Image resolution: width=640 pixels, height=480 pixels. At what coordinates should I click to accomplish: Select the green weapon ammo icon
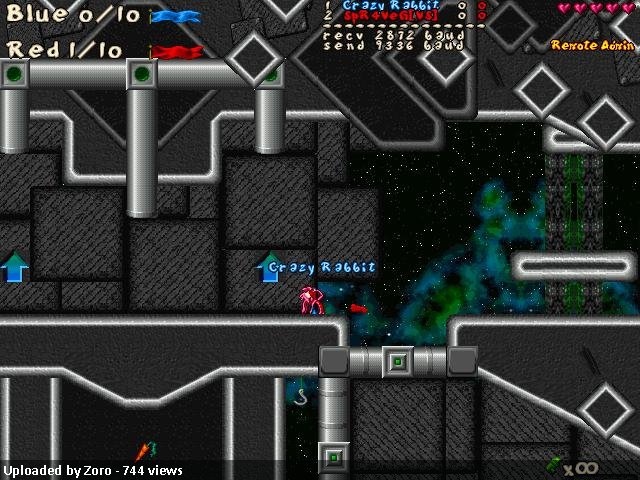tap(553, 464)
